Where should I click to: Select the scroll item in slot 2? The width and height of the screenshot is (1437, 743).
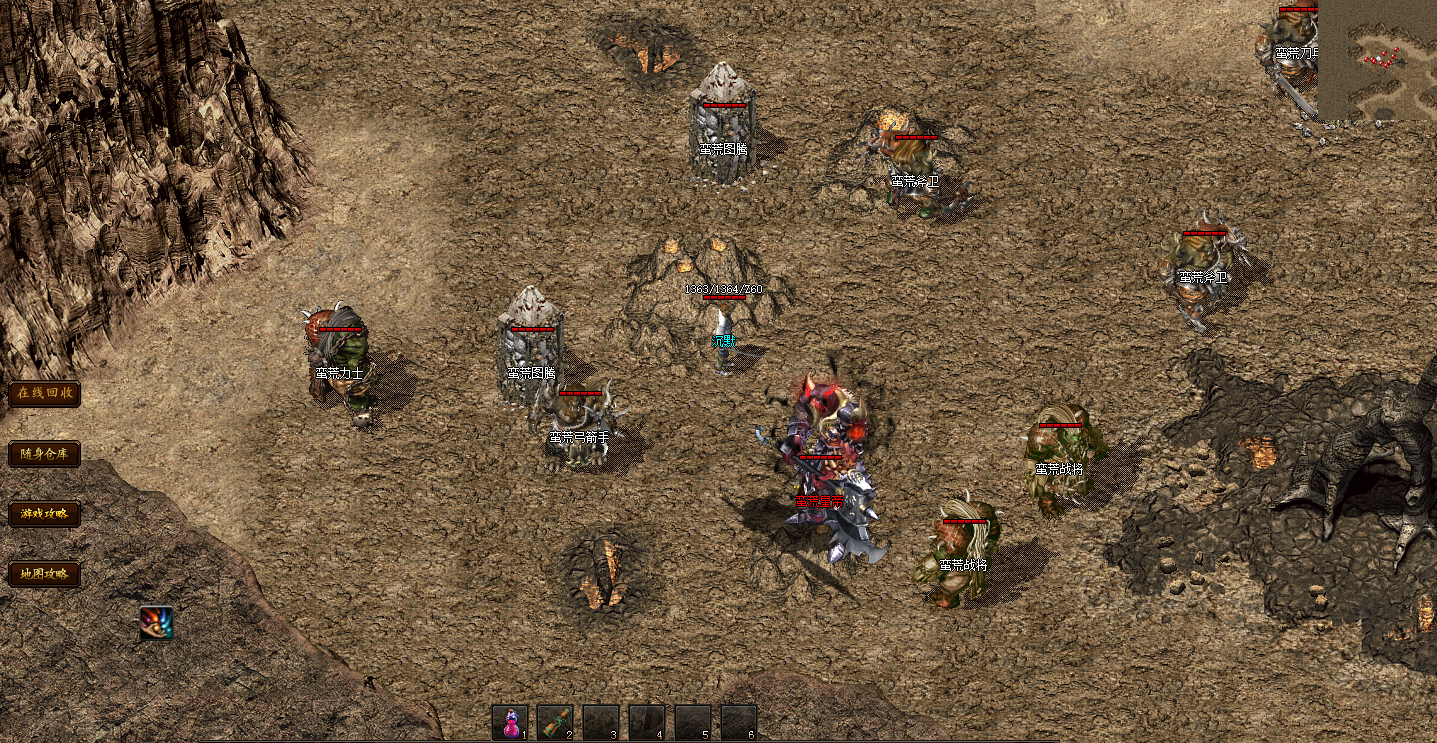555,722
